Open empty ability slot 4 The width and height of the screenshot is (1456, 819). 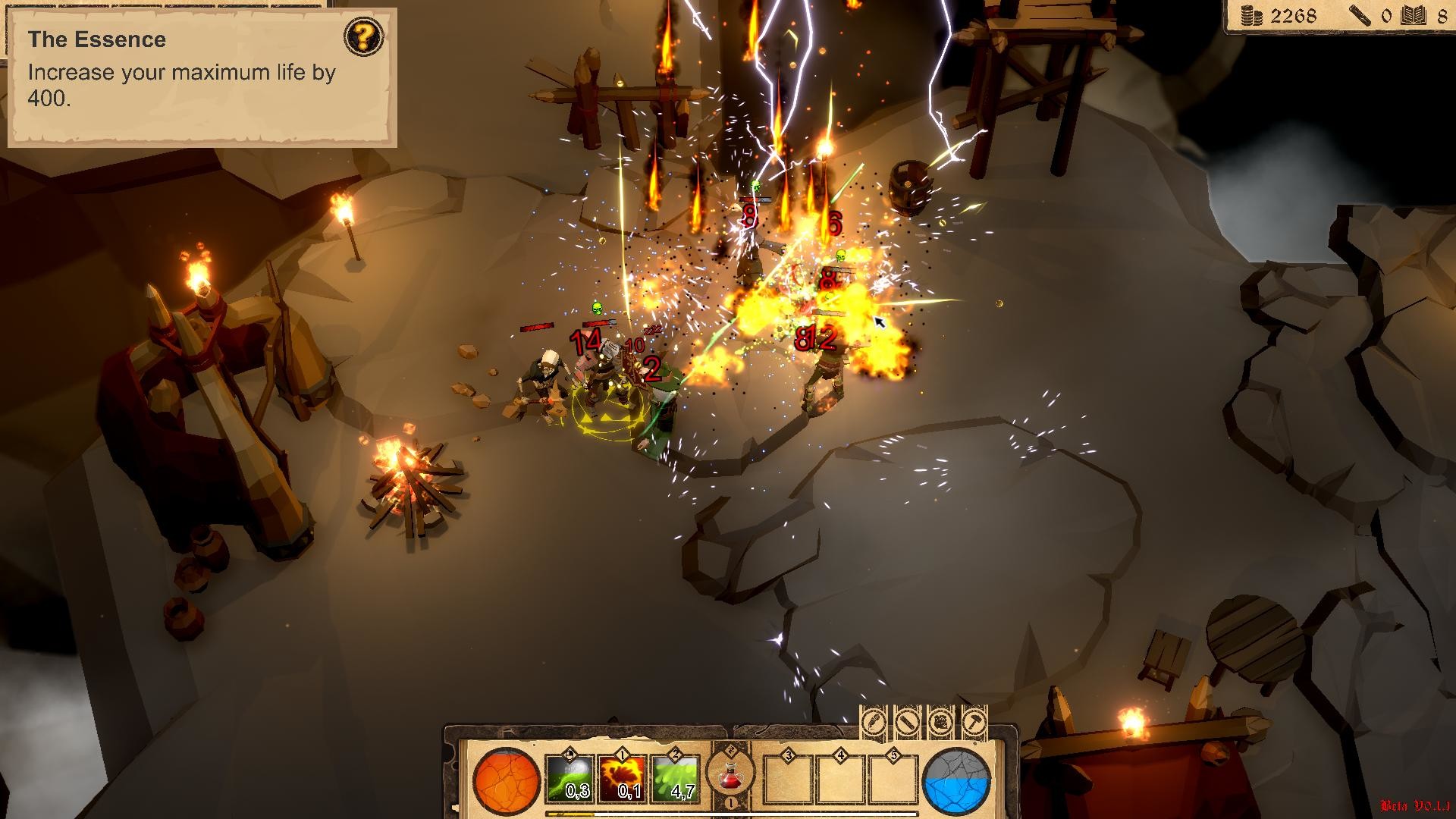click(x=839, y=777)
